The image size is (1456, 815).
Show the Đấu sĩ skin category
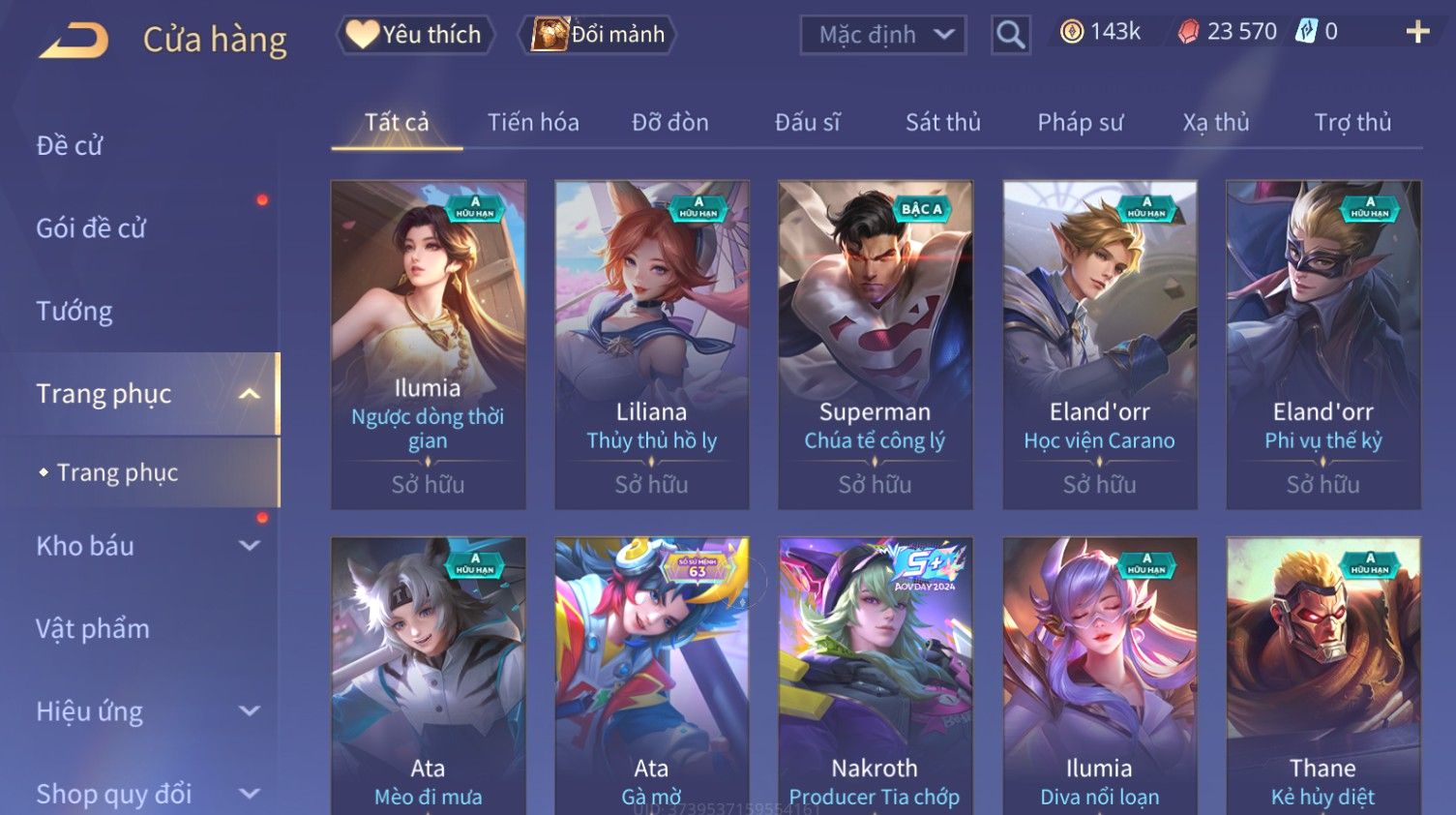tap(807, 123)
